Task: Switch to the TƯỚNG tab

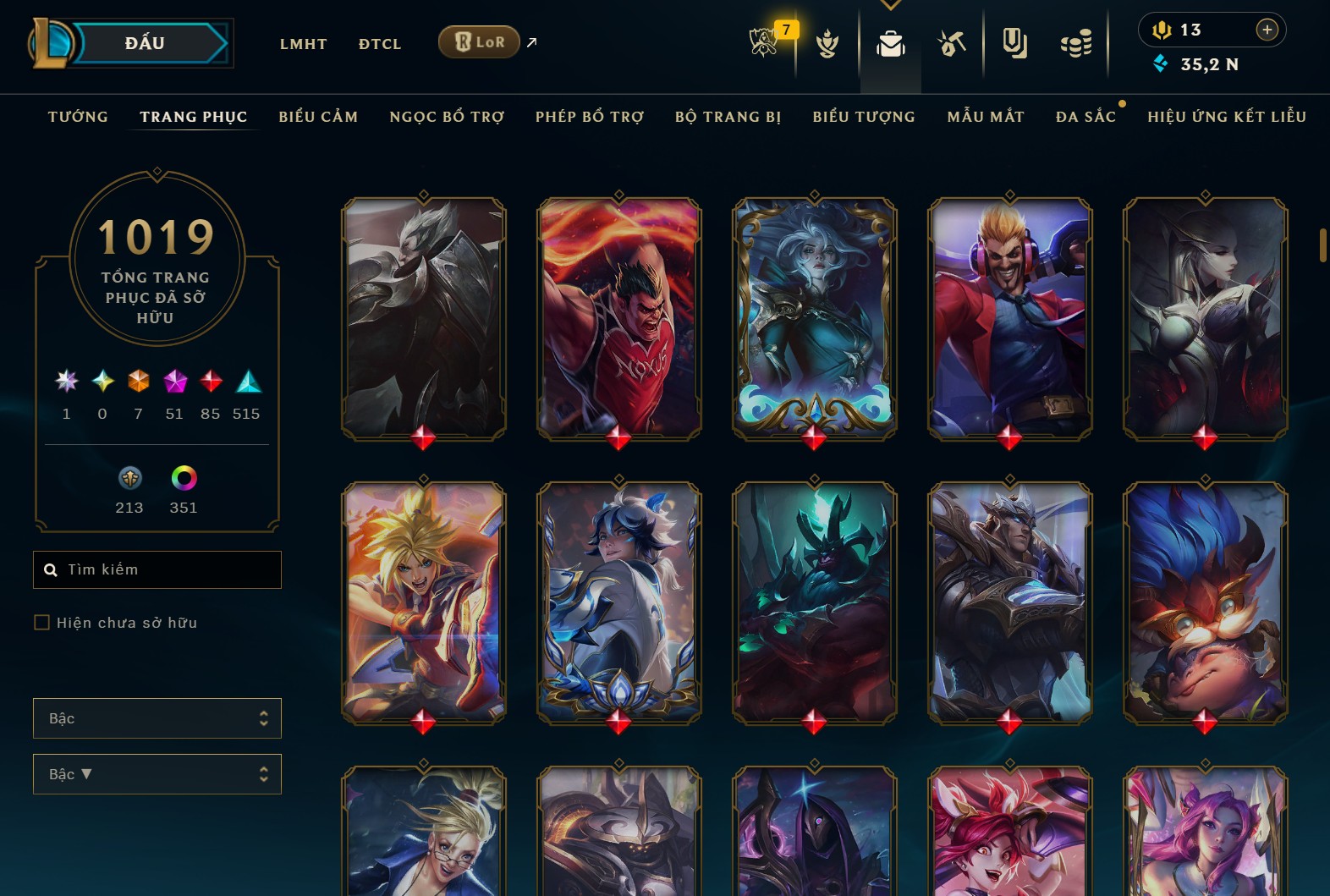Action: (x=78, y=117)
